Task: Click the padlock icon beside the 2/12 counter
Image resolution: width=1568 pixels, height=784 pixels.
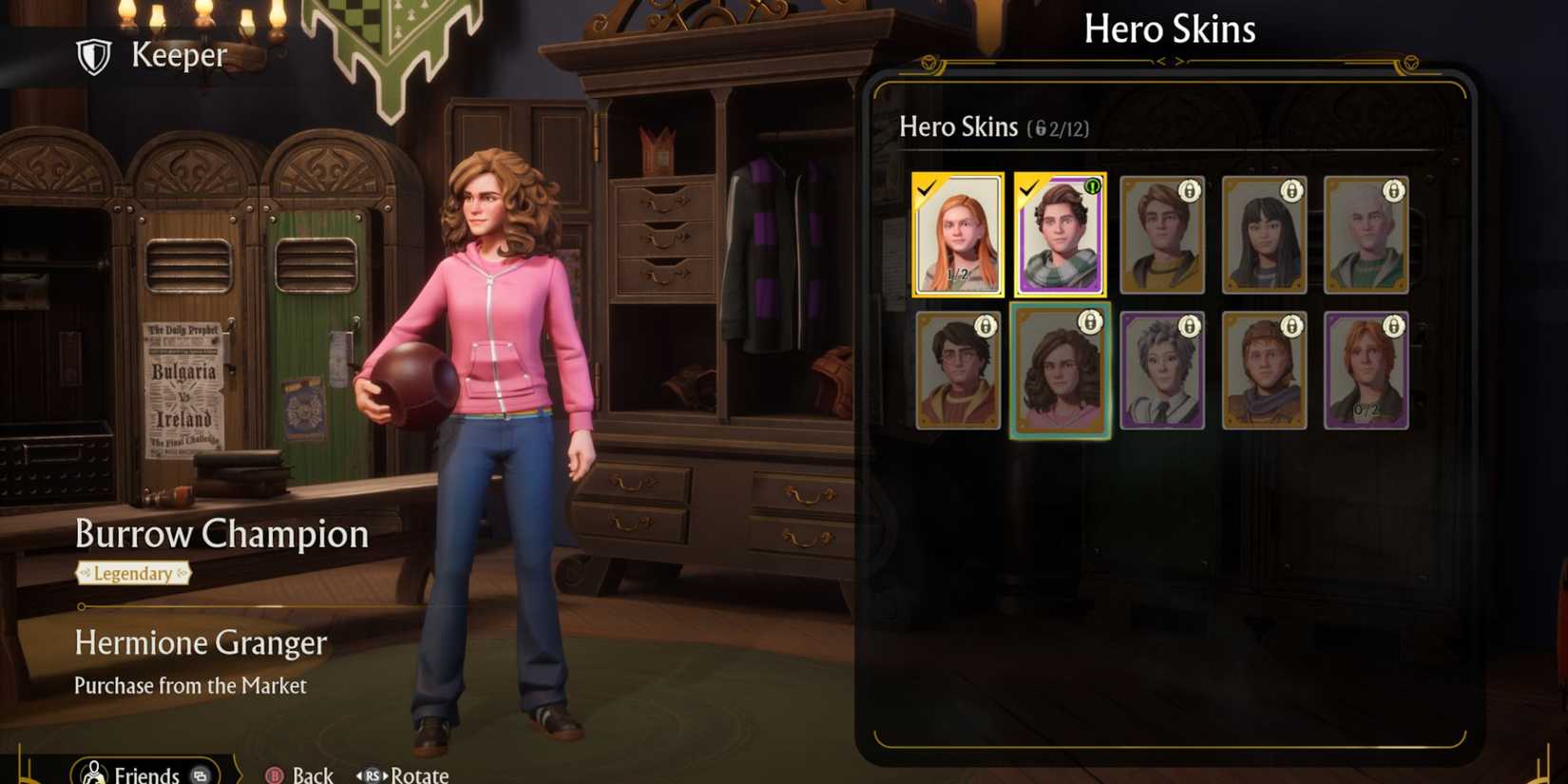Action: pyautogui.click(x=1040, y=127)
